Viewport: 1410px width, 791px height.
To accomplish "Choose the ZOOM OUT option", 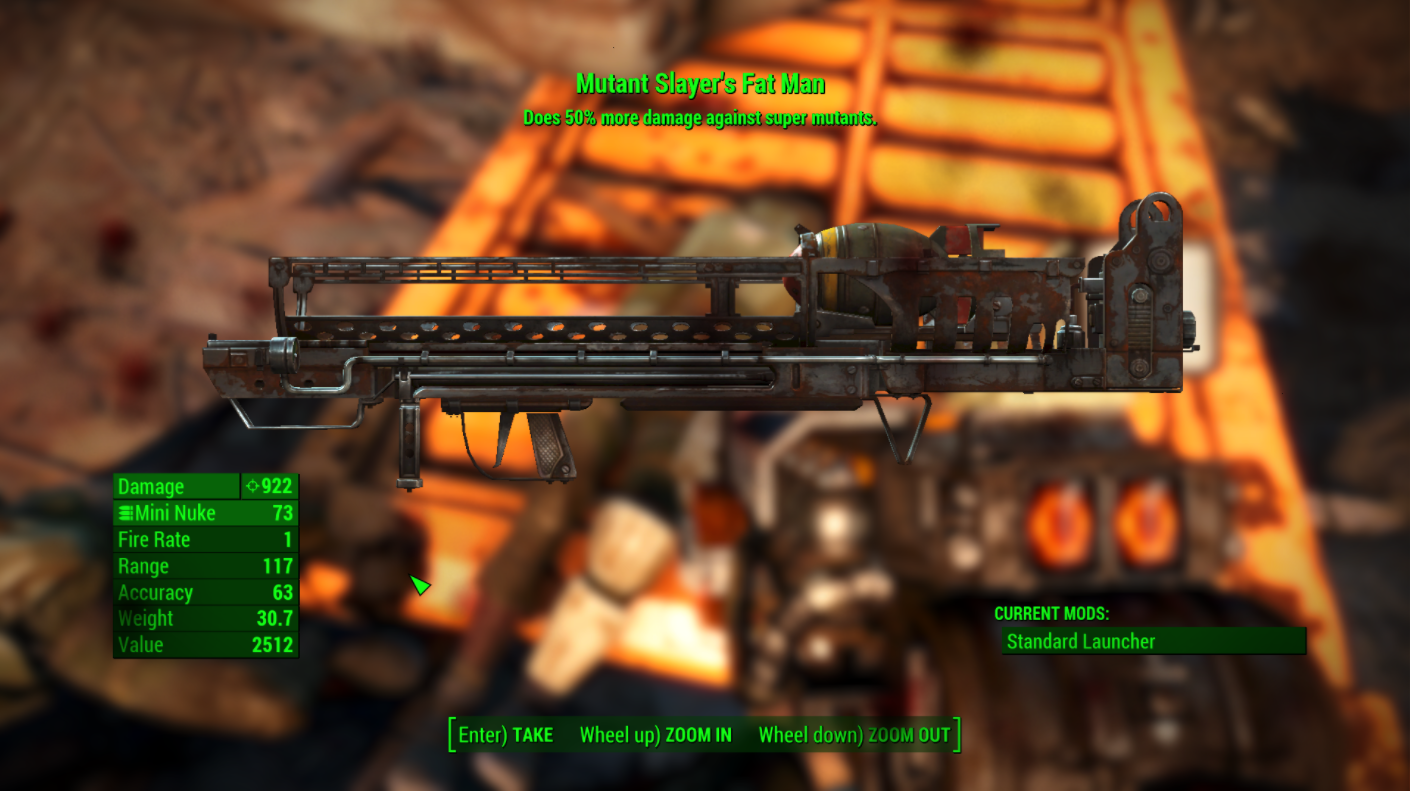I will (x=854, y=735).
